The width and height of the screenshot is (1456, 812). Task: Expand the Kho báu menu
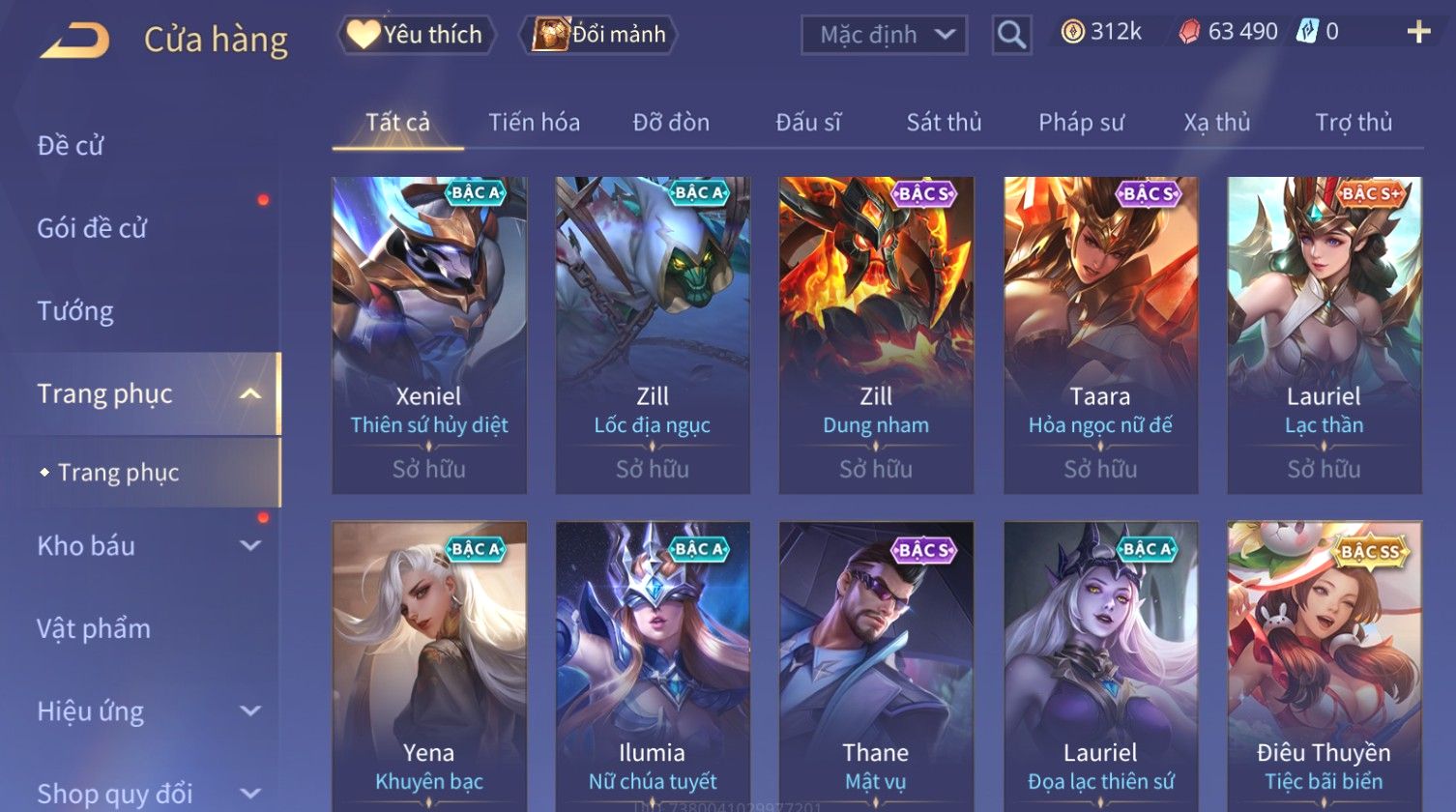point(145,546)
